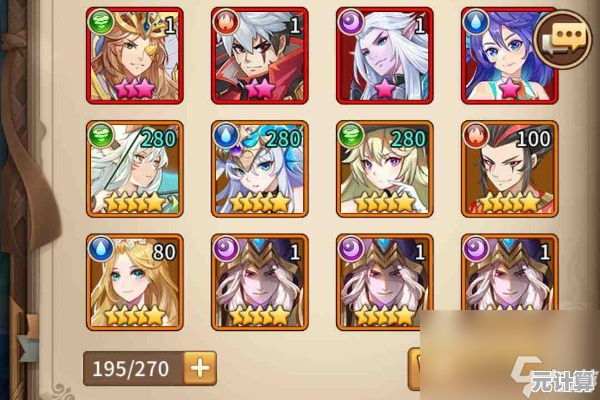Viewport: 600px width, 400px height.
Task: Pick the dark-element white-haired elf hero
Action: coord(384,55)
